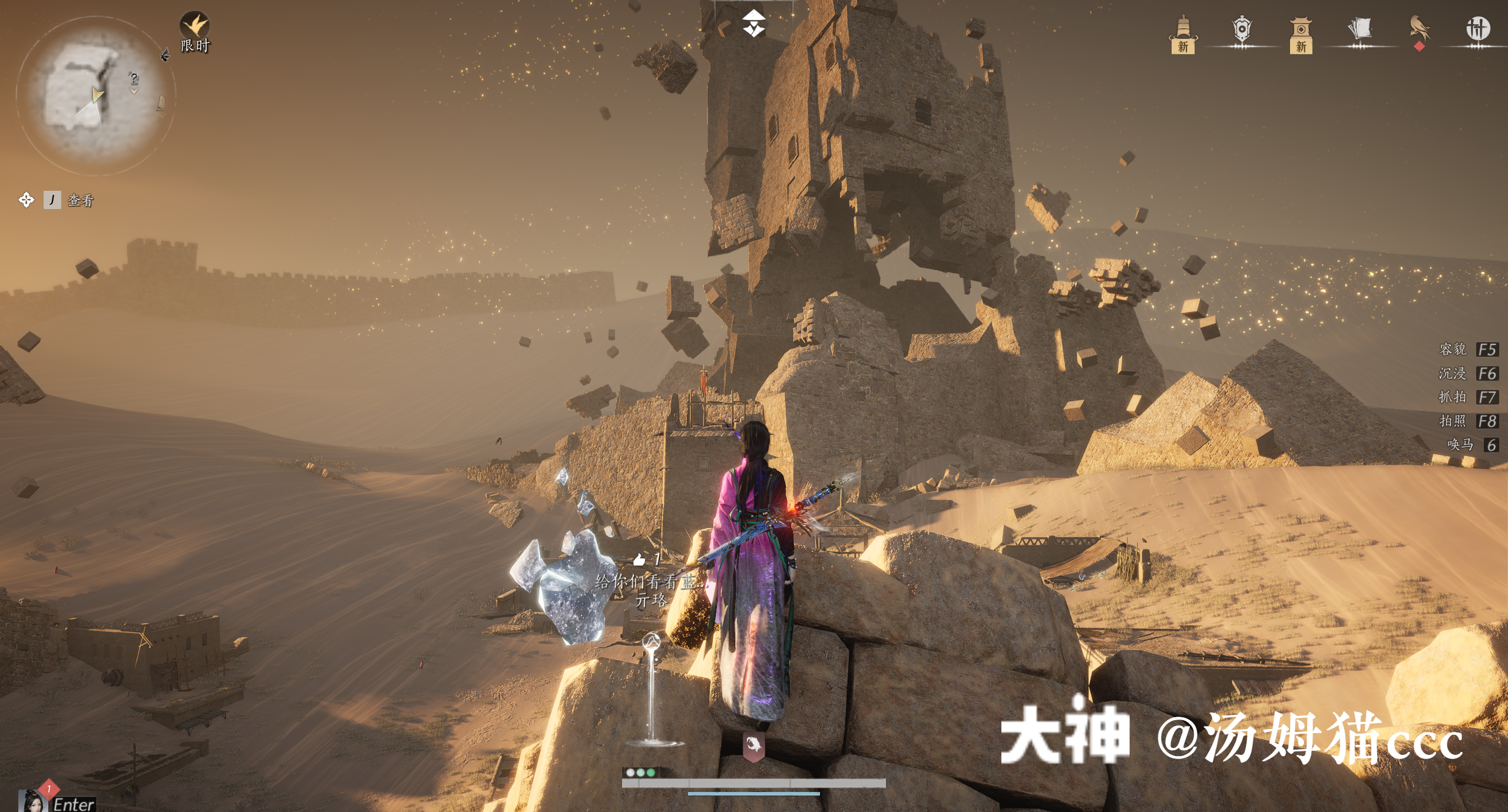The width and height of the screenshot is (1508, 812).
Task: Like the player message with thumbs-up icon
Action: click(639, 559)
